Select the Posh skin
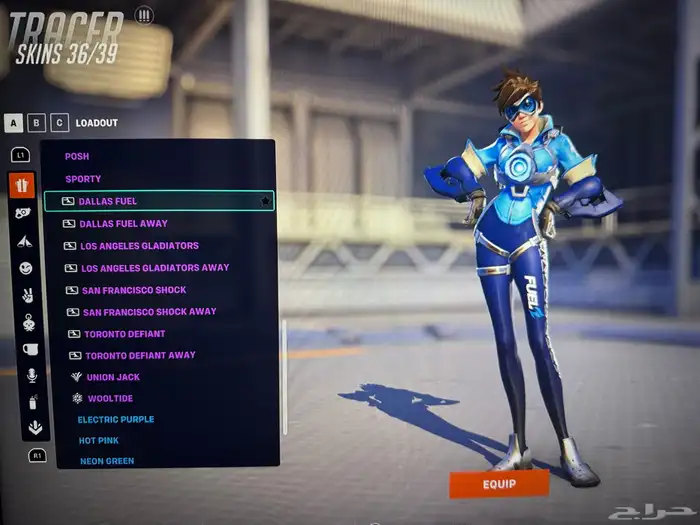700x525 pixels. (77, 156)
